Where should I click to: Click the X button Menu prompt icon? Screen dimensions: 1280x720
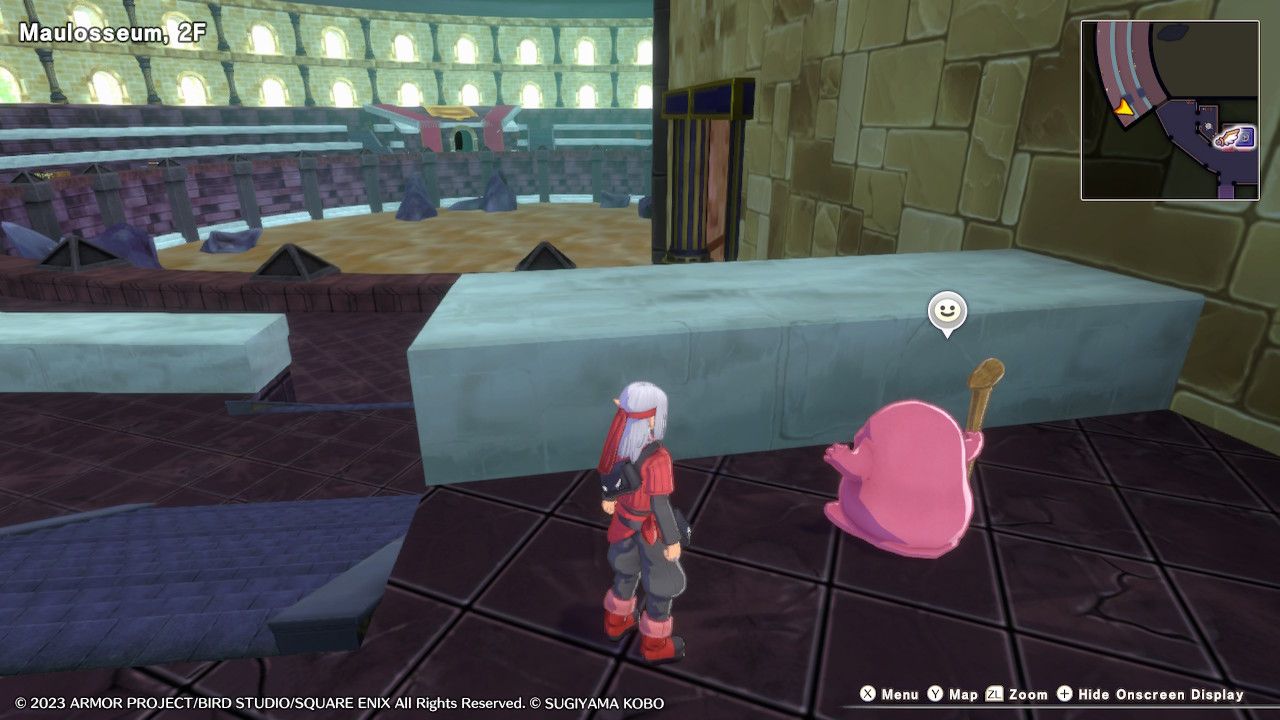pos(865,694)
